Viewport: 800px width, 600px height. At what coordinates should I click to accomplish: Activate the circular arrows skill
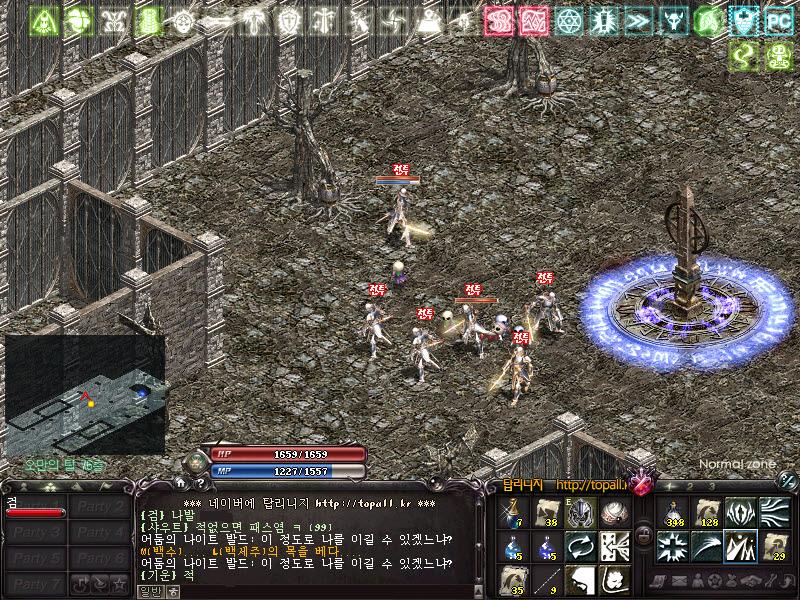pyautogui.click(x=581, y=546)
